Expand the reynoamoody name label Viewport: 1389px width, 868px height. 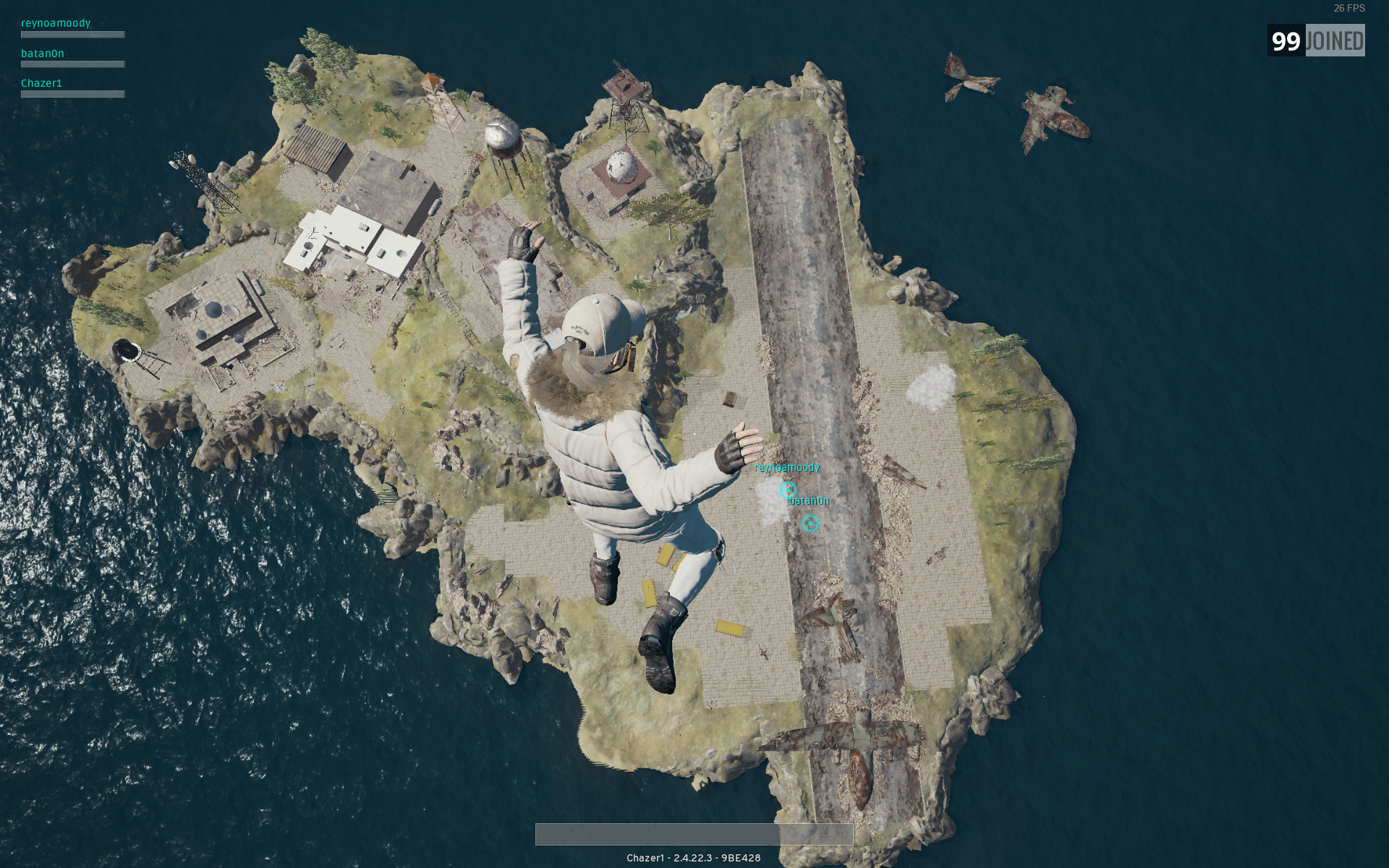click(55, 22)
